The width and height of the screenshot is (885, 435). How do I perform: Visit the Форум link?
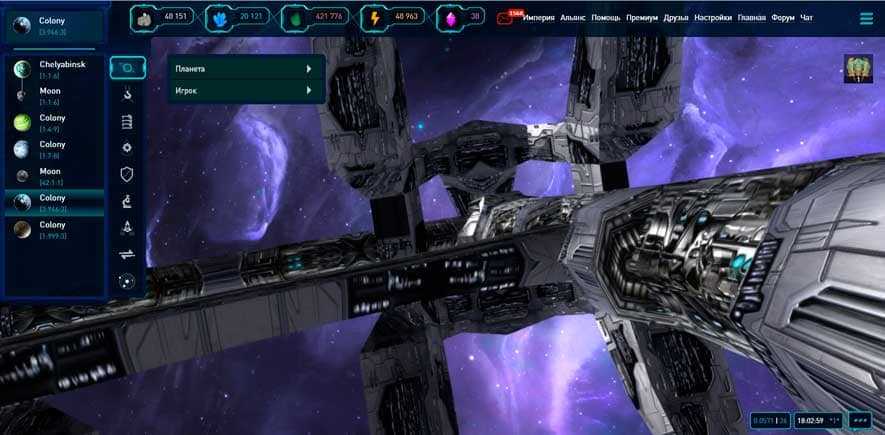783,18
